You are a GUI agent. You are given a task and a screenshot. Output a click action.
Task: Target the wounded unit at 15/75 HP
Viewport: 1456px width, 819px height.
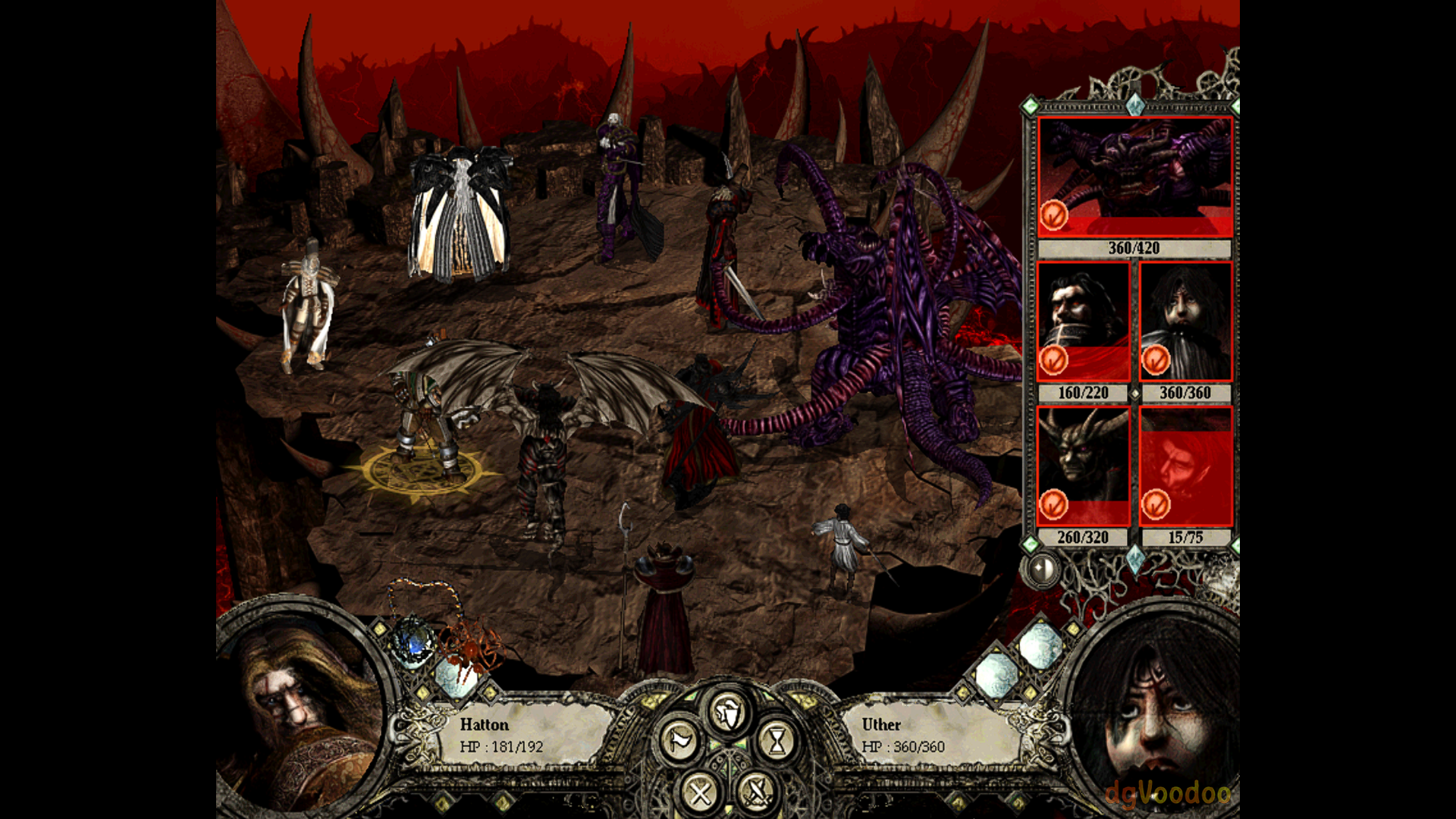click(x=1185, y=466)
